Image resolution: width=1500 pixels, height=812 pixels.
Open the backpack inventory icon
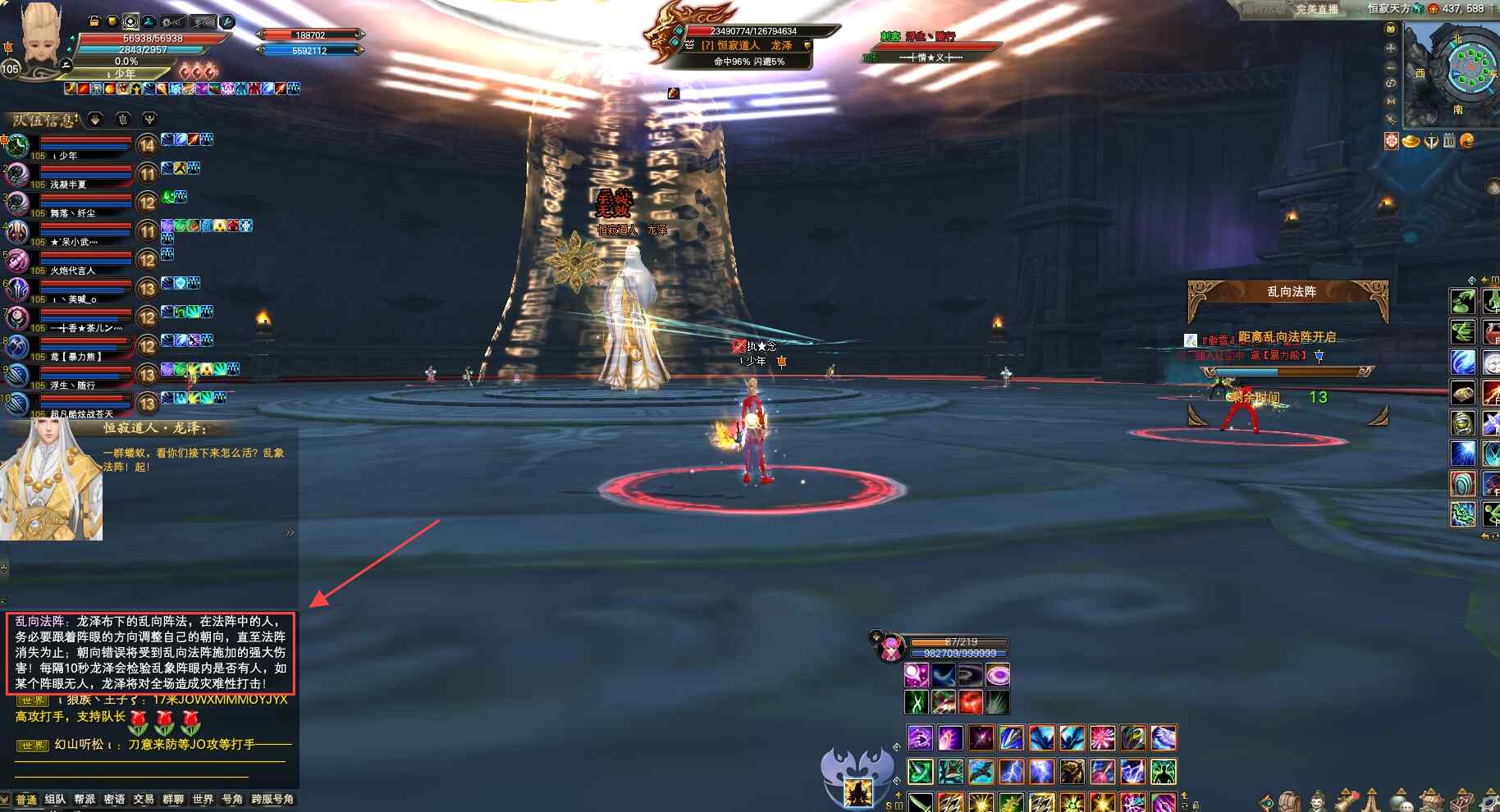pyautogui.click(x=1290, y=801)
